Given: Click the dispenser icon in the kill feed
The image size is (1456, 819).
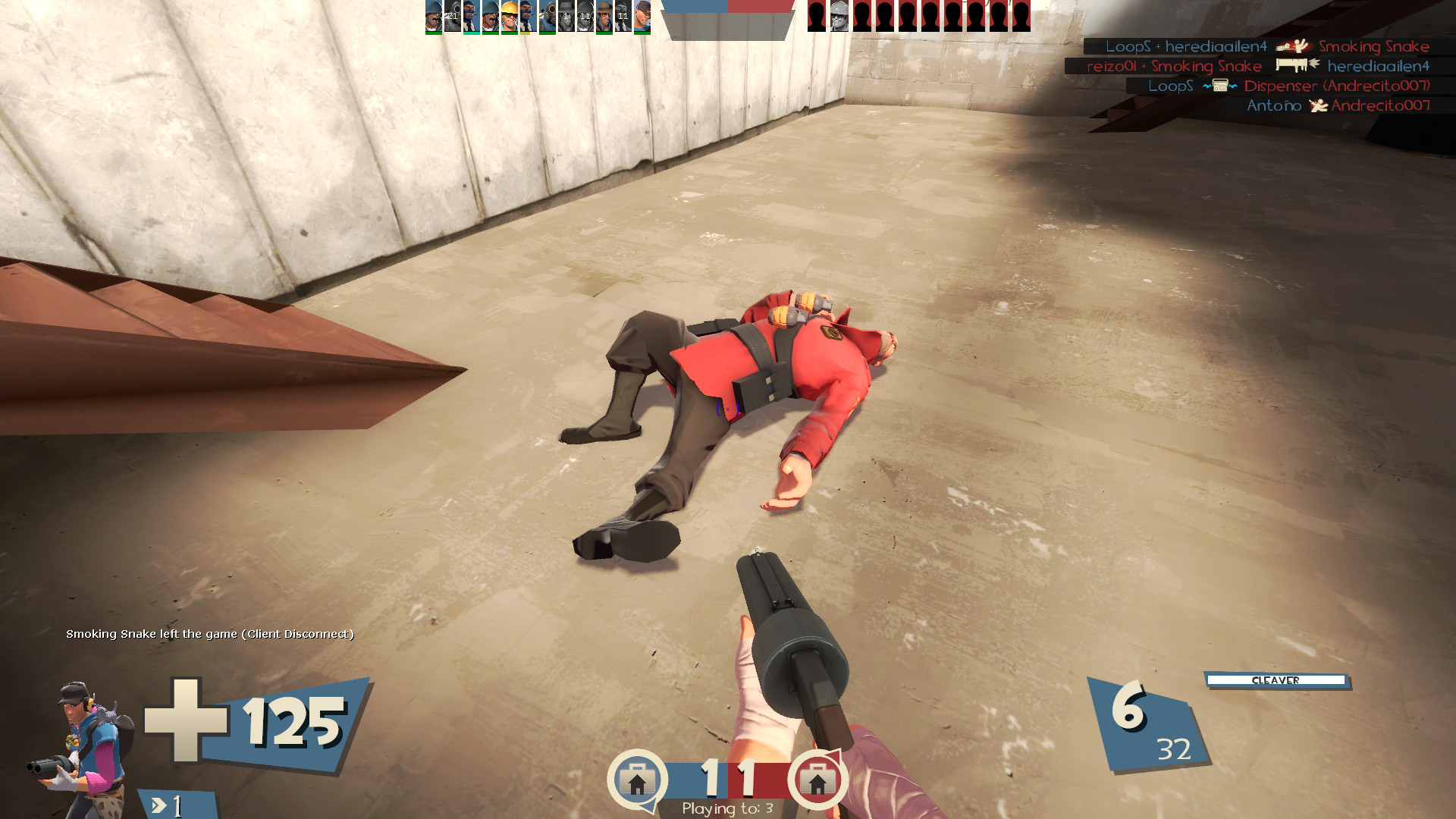Looking at the screenshot, I should point(1220,86).
